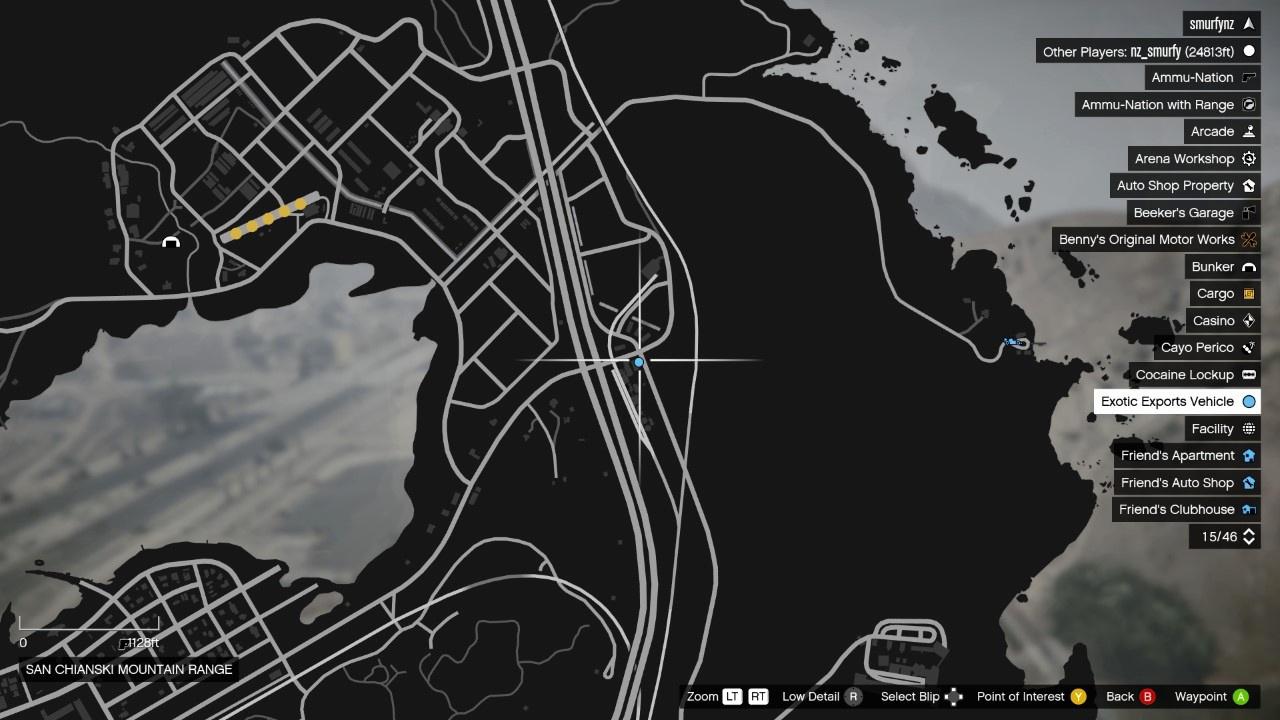Image resolution: width=1280 pixels, height=720 pixels.
Task: Select the Facility legend entry
Action: (1222, 429)
